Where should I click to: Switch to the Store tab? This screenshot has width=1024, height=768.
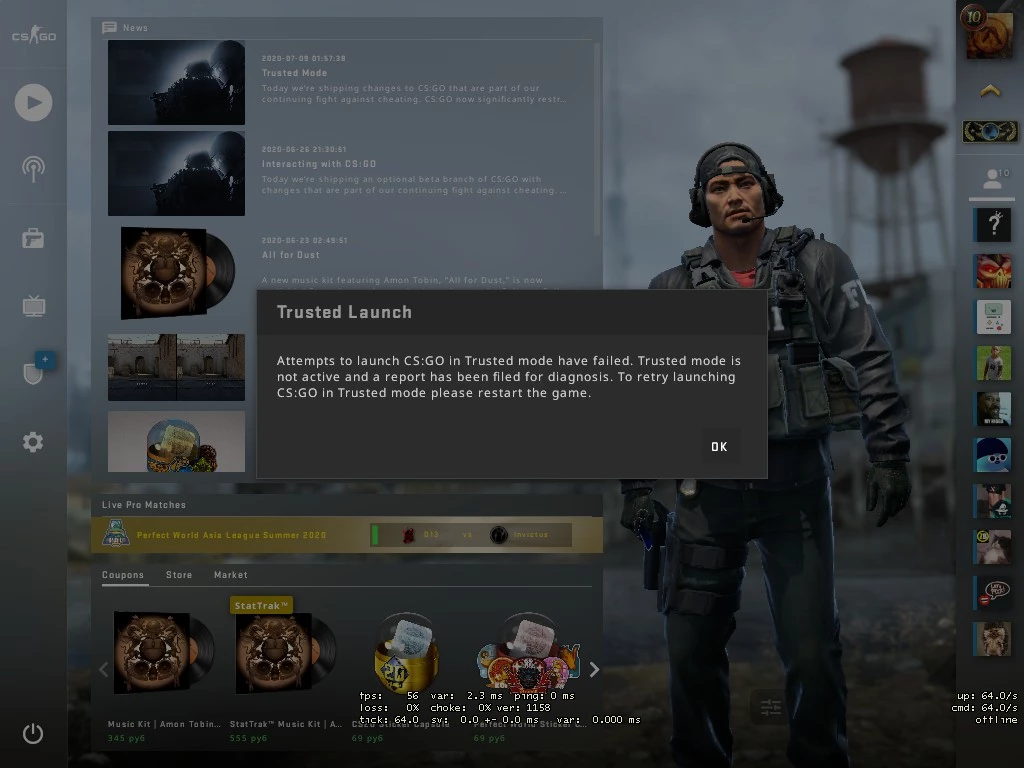(179, 575)
